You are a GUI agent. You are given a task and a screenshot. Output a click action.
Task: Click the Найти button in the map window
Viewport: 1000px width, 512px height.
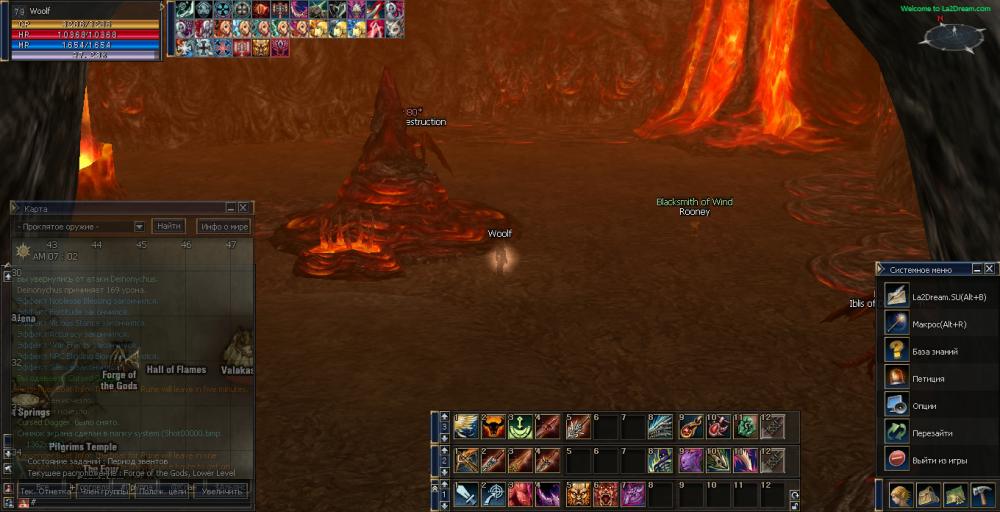pos(169,227)
